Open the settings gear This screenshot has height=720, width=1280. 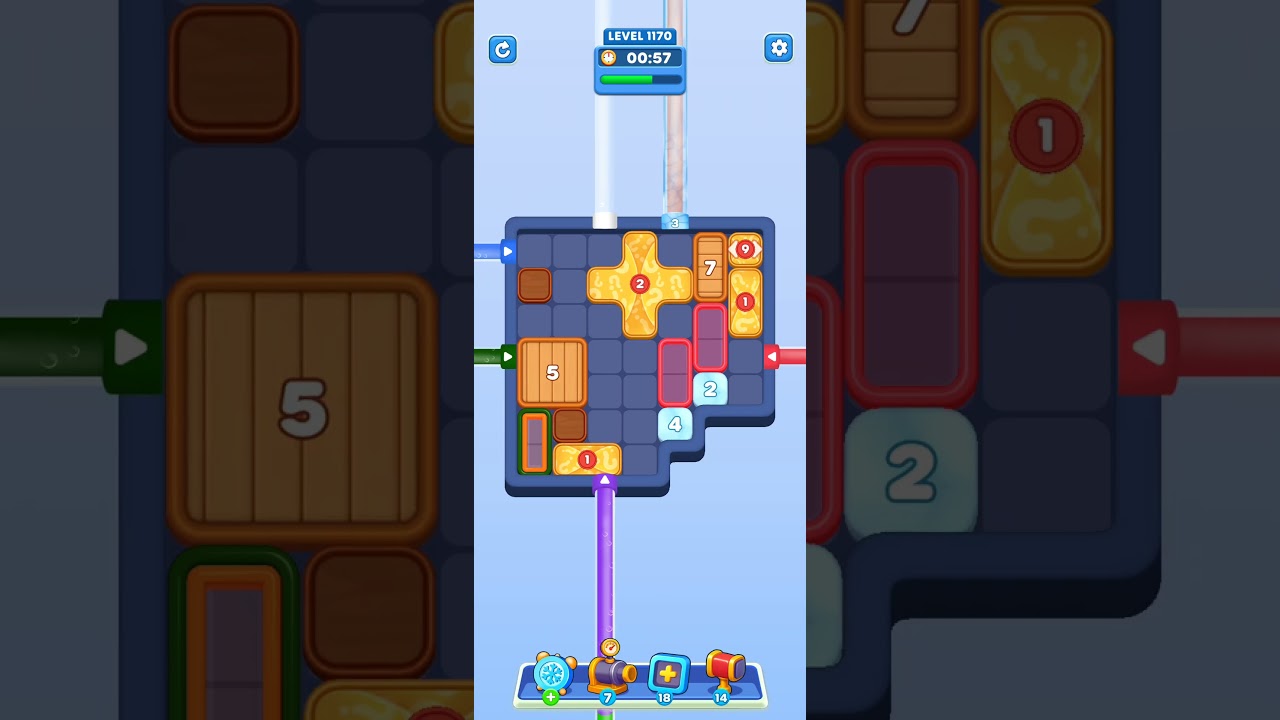779,48
